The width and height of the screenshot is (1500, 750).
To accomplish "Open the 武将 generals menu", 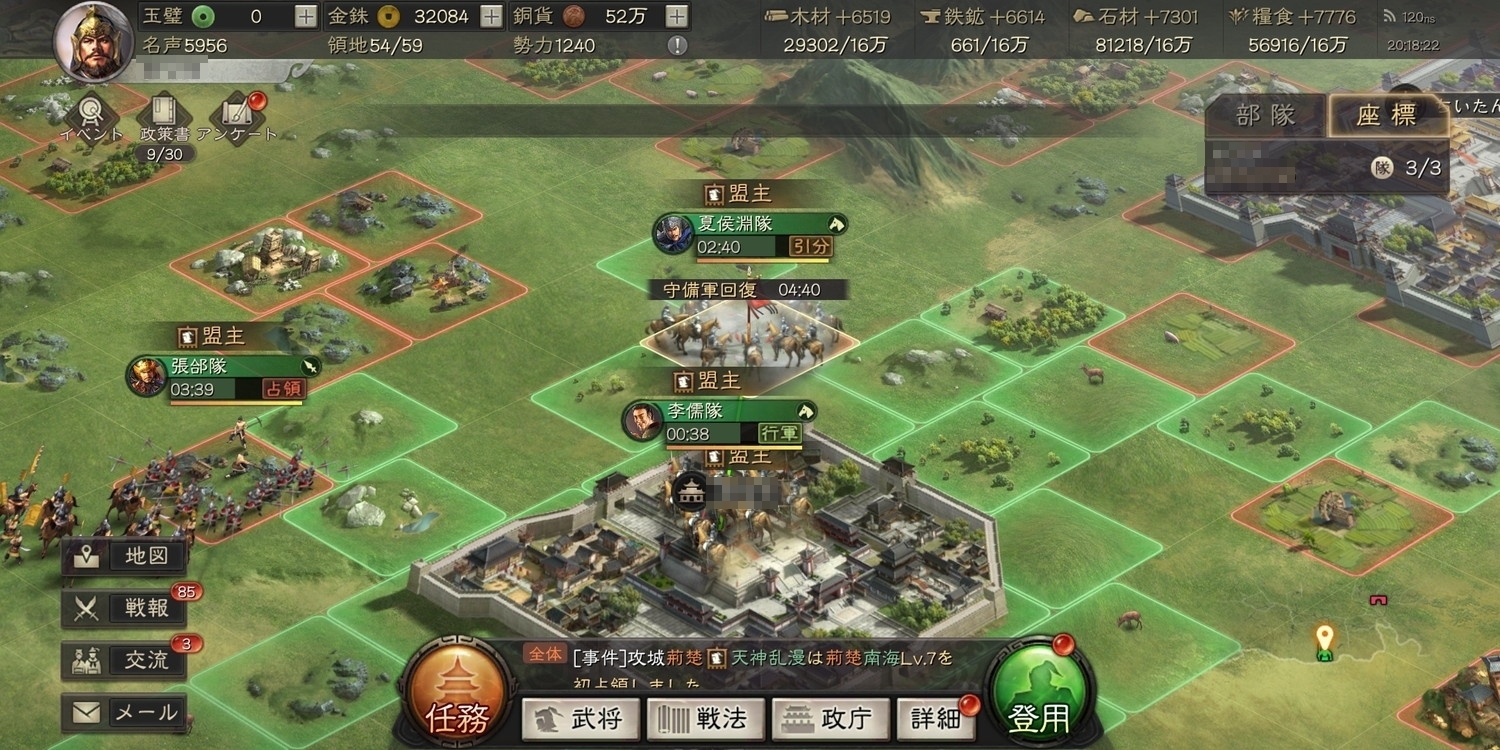I will [x=580, y=719].
